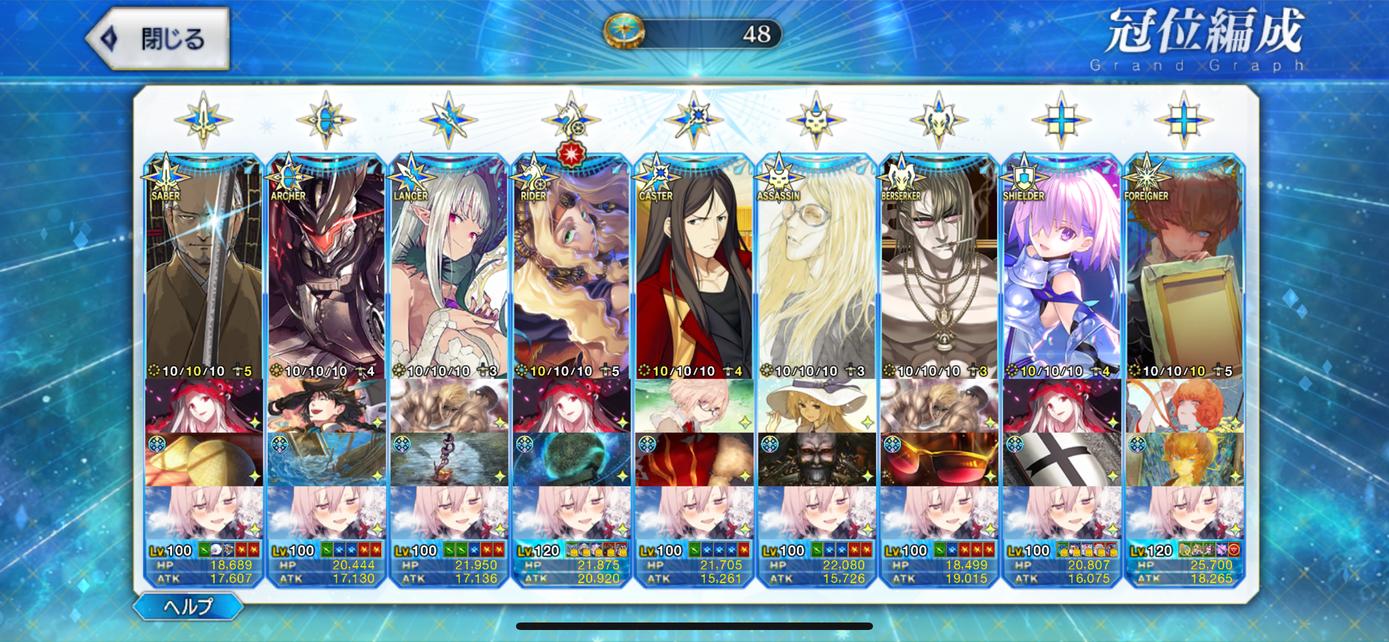
Task: Close the Grand Graph screen with 閉じる
Action: coord(157,39)
